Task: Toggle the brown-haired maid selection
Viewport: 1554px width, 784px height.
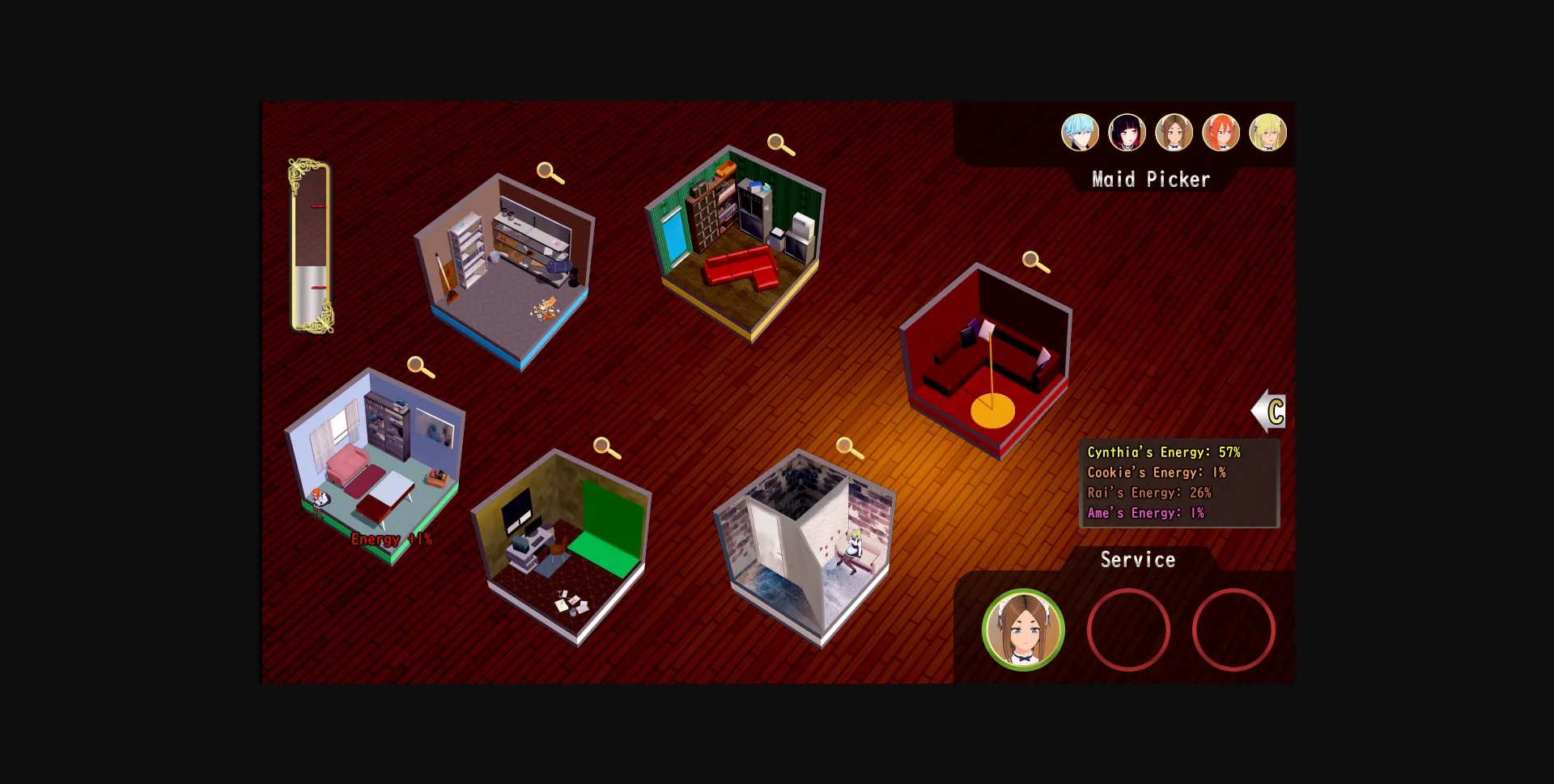Action: click(x=1175, y=132)
